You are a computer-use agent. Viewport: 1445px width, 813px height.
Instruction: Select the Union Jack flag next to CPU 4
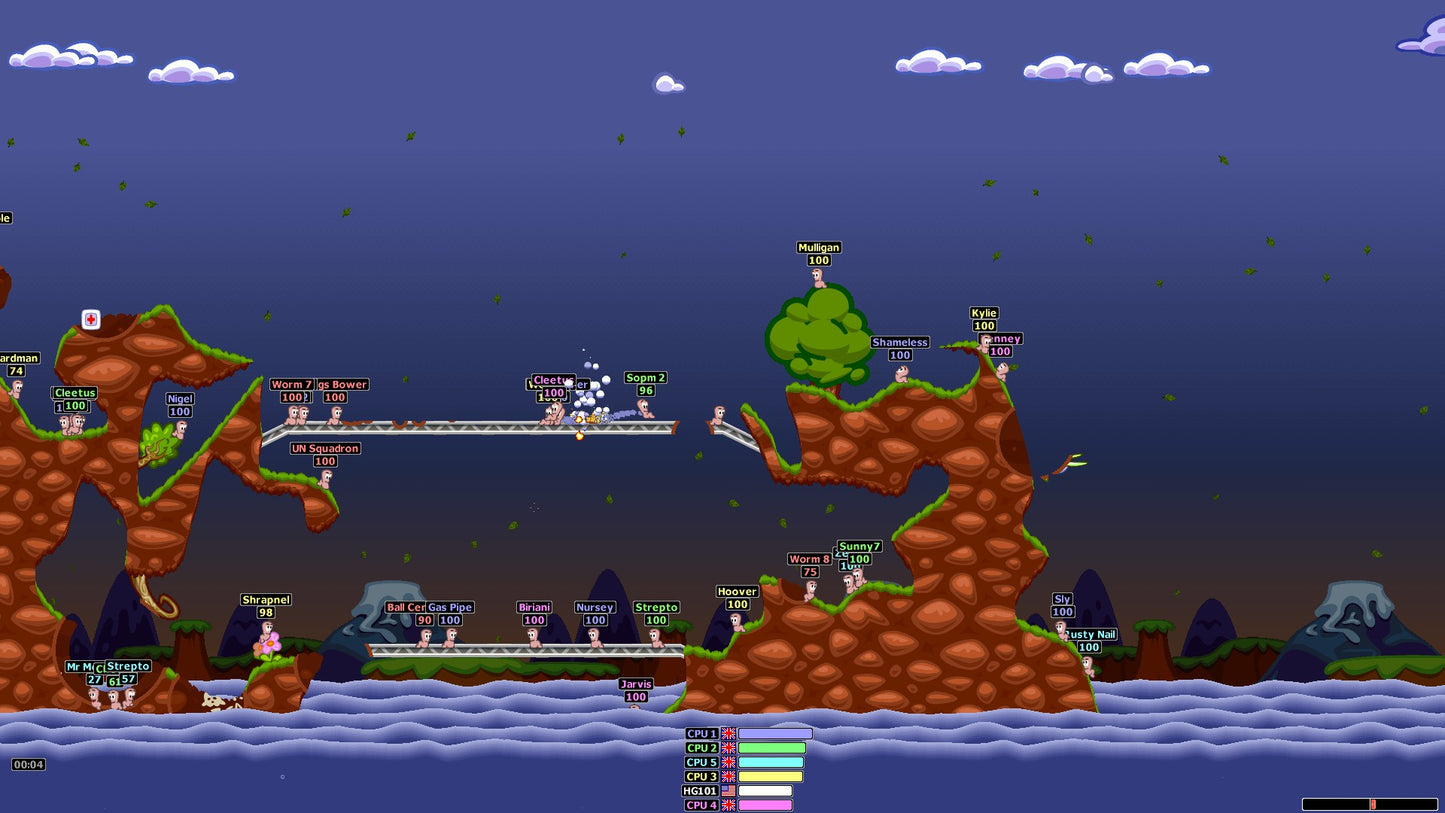coord(729,804)
